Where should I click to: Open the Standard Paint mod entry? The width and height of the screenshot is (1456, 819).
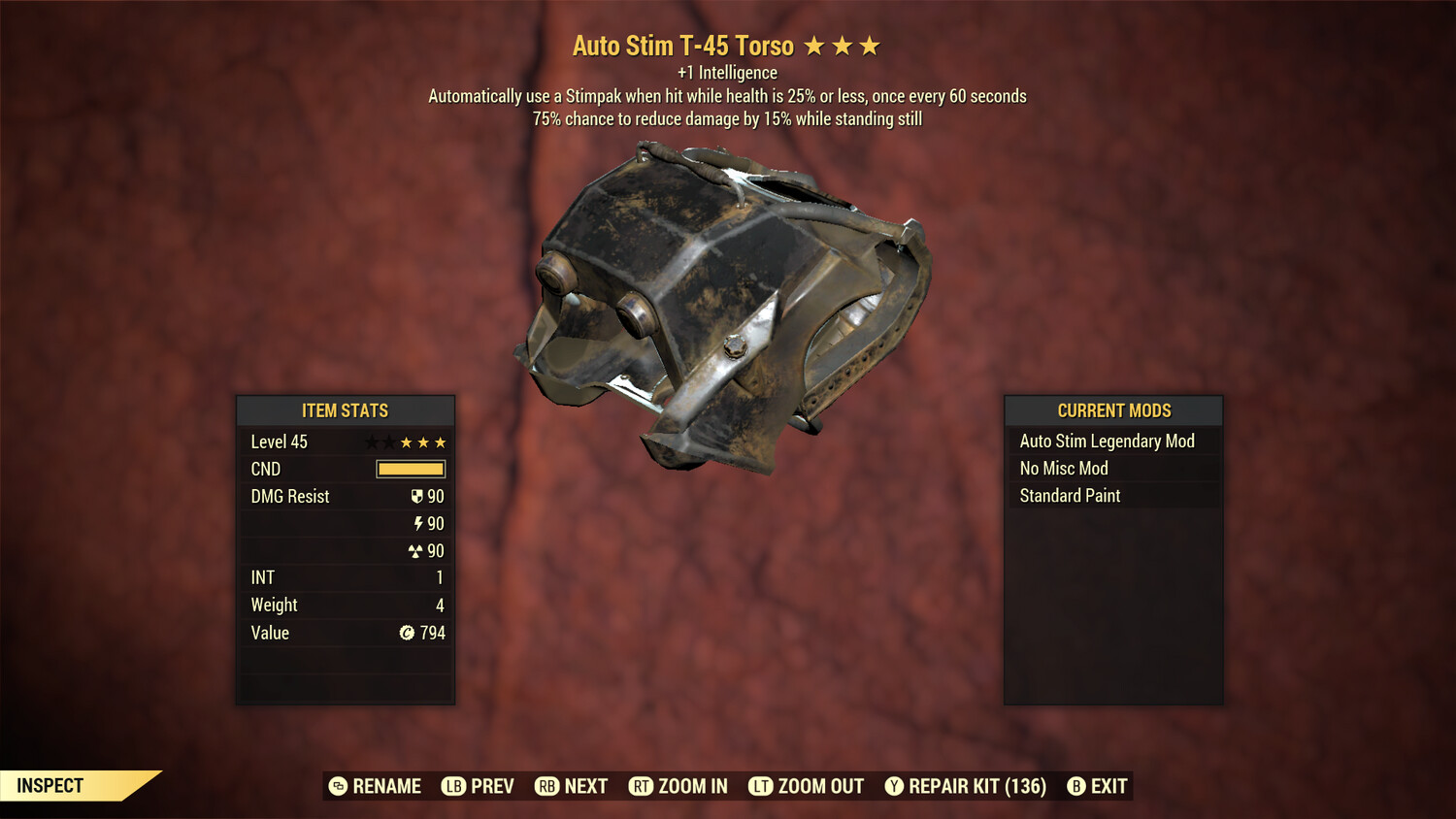coord(1069,496)
